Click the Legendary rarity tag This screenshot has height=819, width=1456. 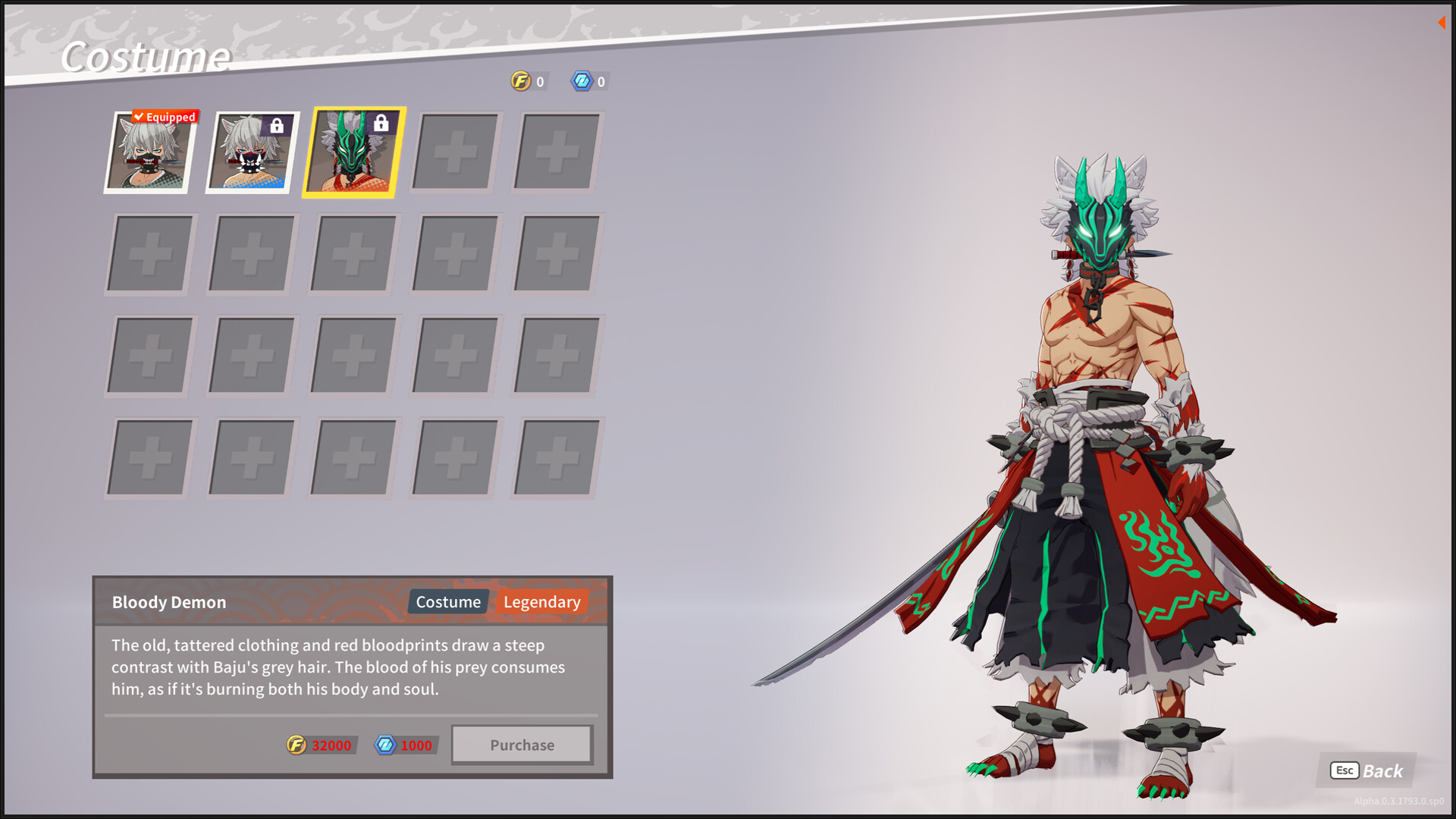tap(542, 601)
